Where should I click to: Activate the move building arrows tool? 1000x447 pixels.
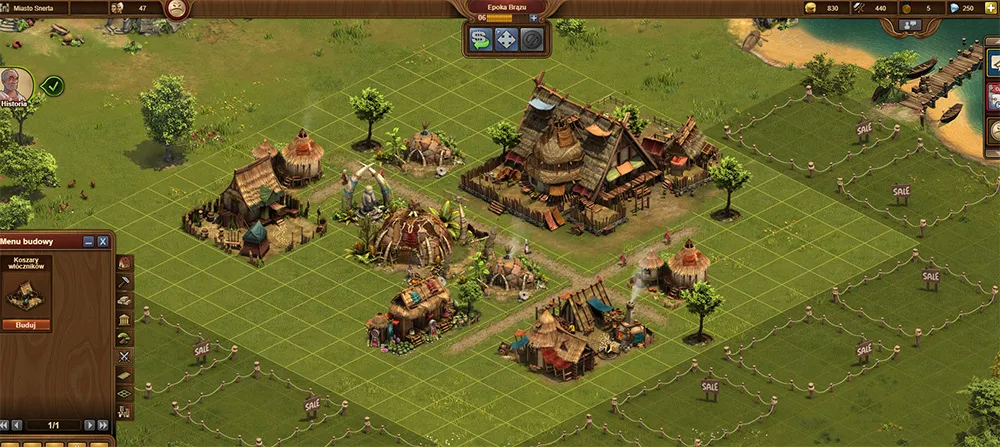[x=507, y=40]
